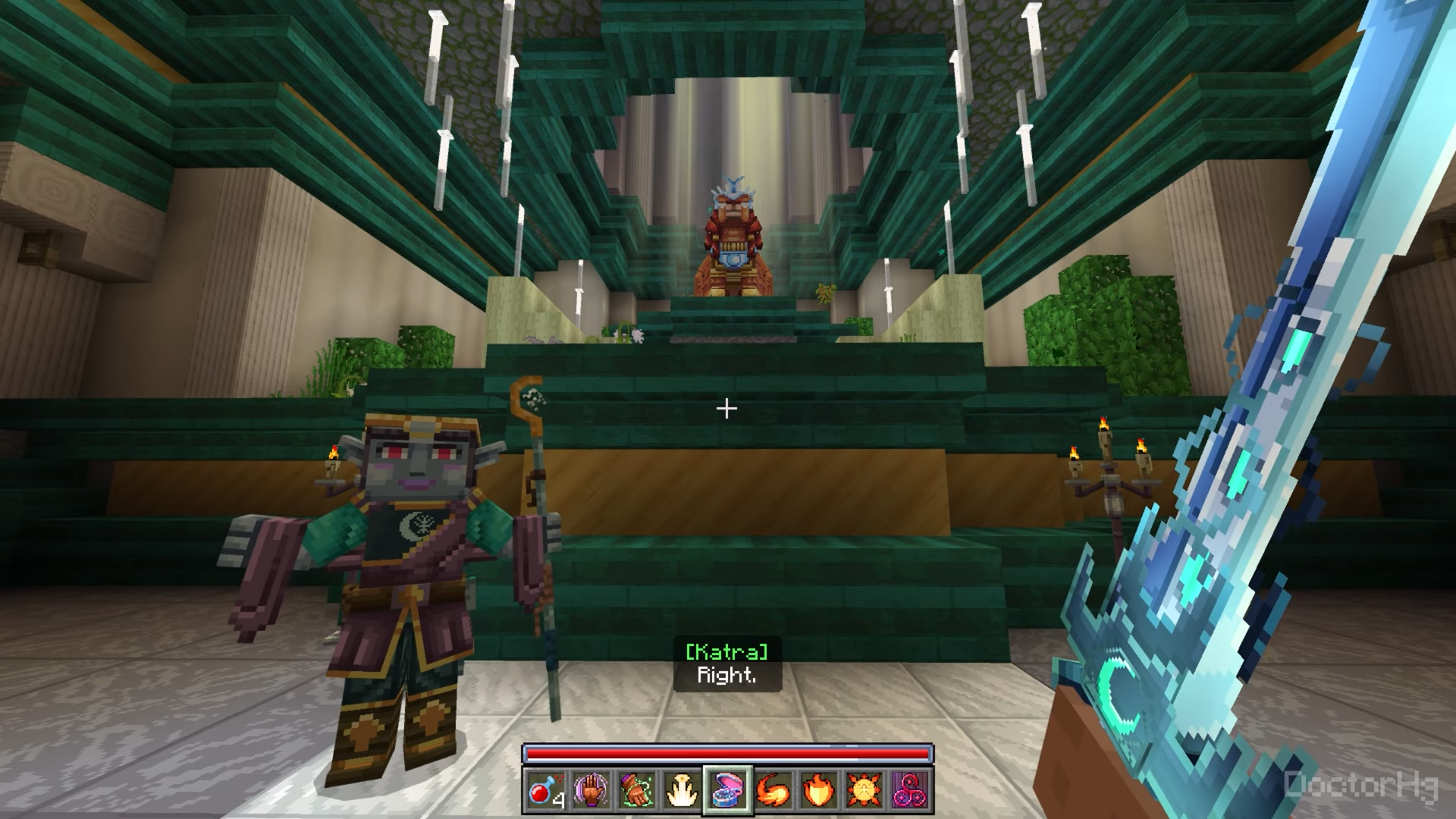Select the red health potion slot
This screenshot has height=819, width=1456.
pos(546,790)
